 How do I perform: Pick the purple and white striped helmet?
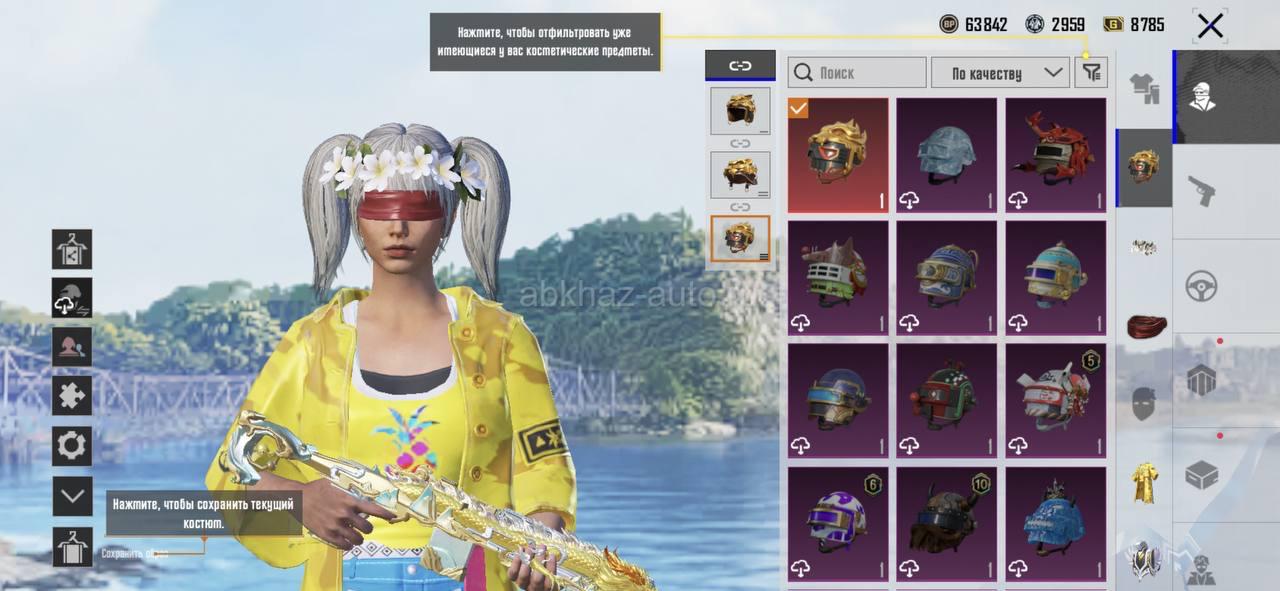pos(838,524)
